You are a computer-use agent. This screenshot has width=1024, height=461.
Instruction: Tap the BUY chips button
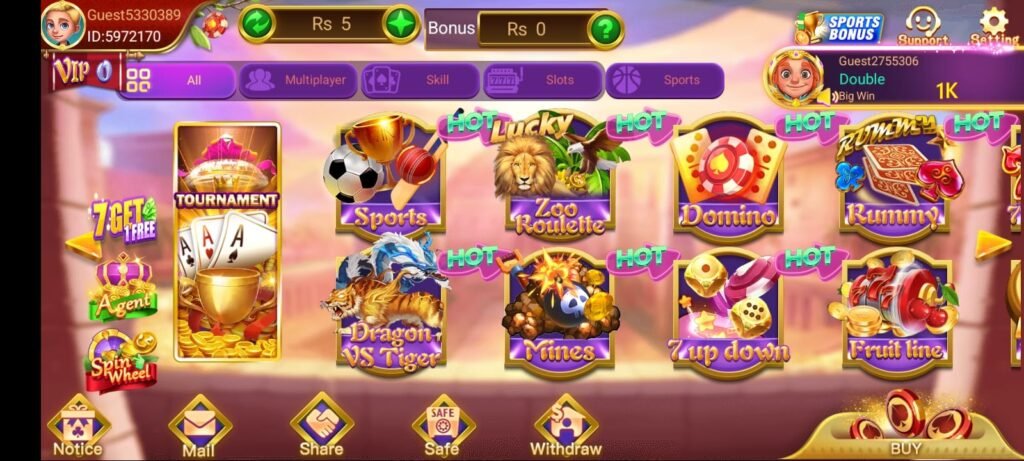coord(905,428)
